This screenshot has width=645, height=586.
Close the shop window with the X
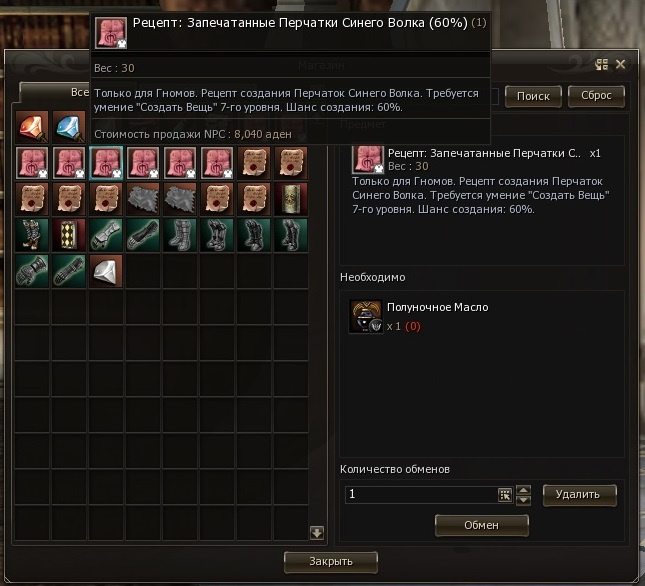[620, 65]
